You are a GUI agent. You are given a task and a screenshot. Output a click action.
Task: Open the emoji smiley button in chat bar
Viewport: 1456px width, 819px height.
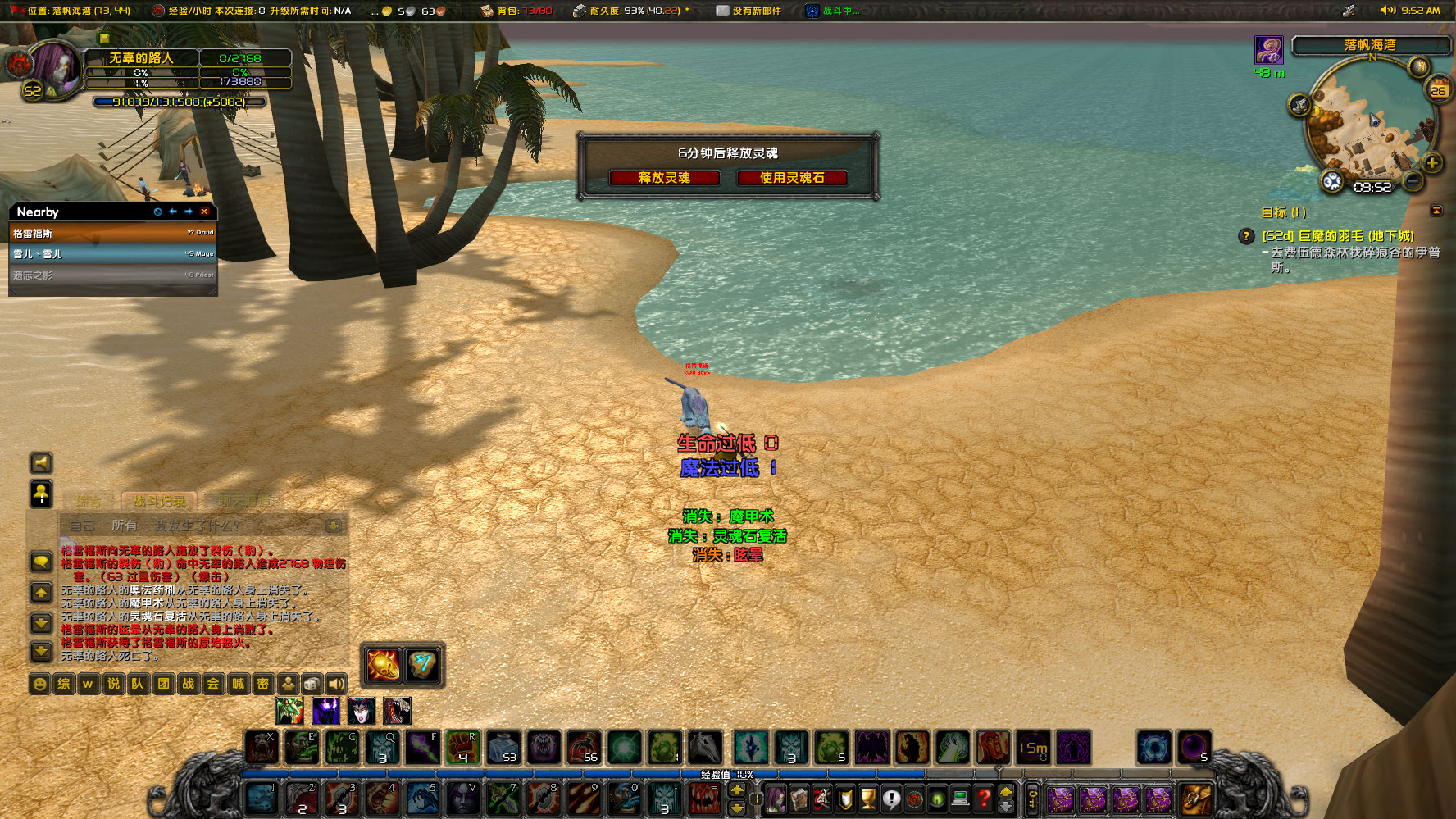(39, 684)
